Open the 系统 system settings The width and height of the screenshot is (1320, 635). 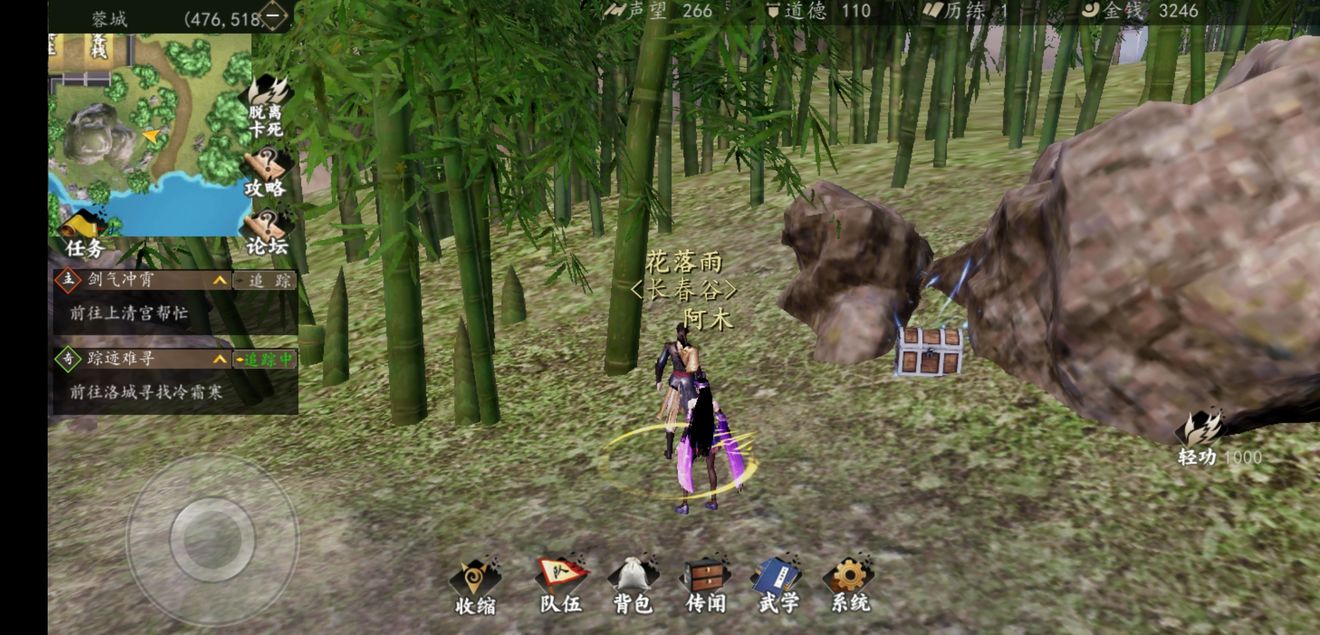[849, 585]
